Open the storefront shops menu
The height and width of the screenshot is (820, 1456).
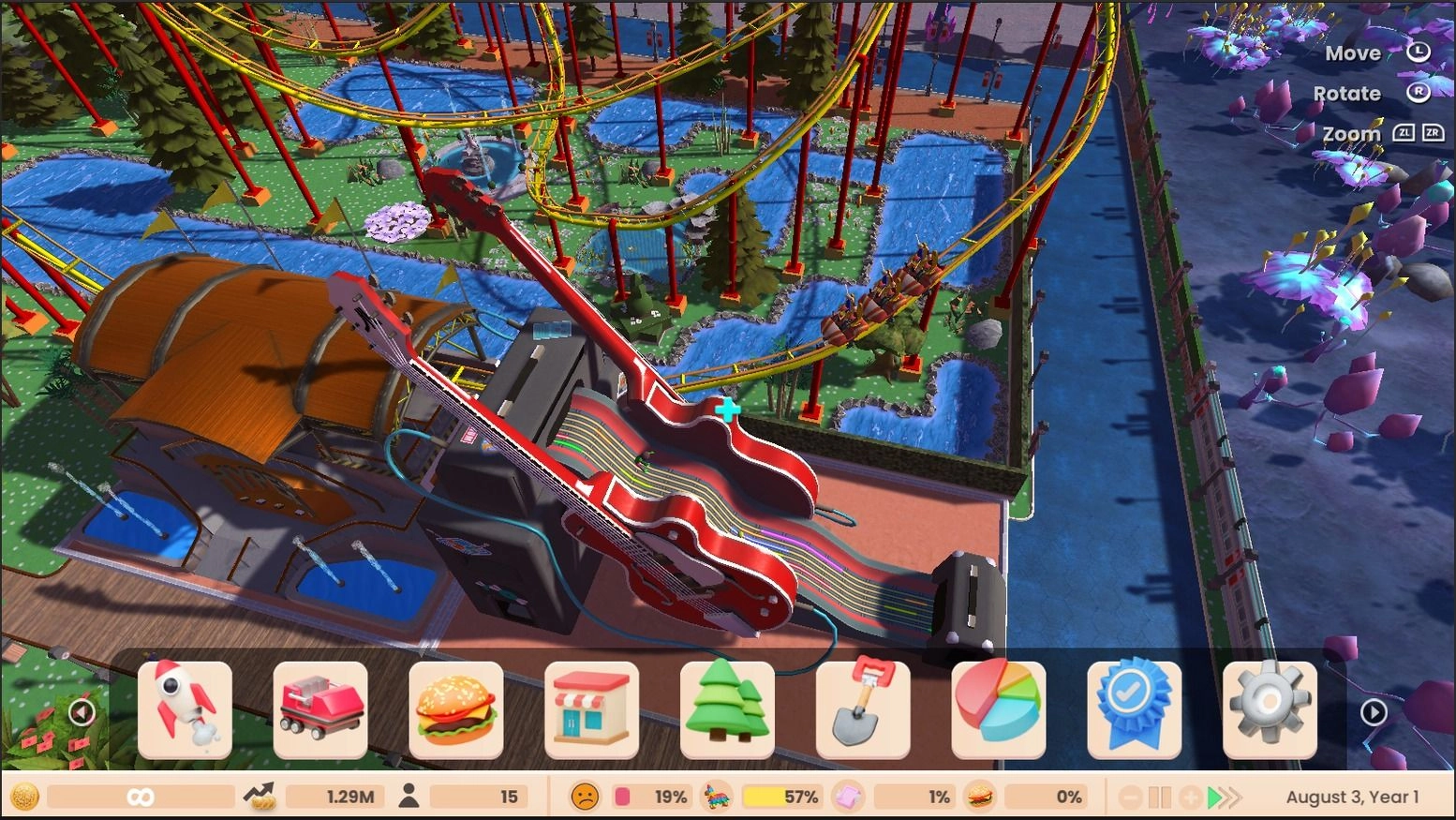[x=592, y=710]
